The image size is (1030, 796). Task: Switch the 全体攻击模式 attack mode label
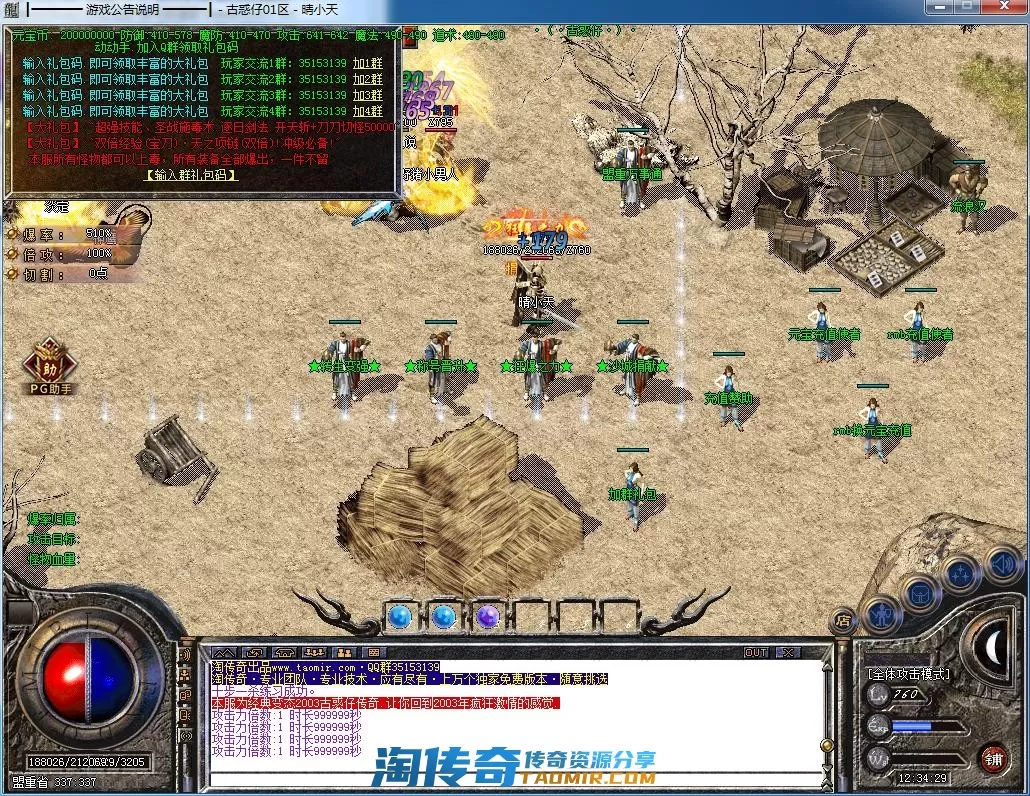[x=909, y=675]
